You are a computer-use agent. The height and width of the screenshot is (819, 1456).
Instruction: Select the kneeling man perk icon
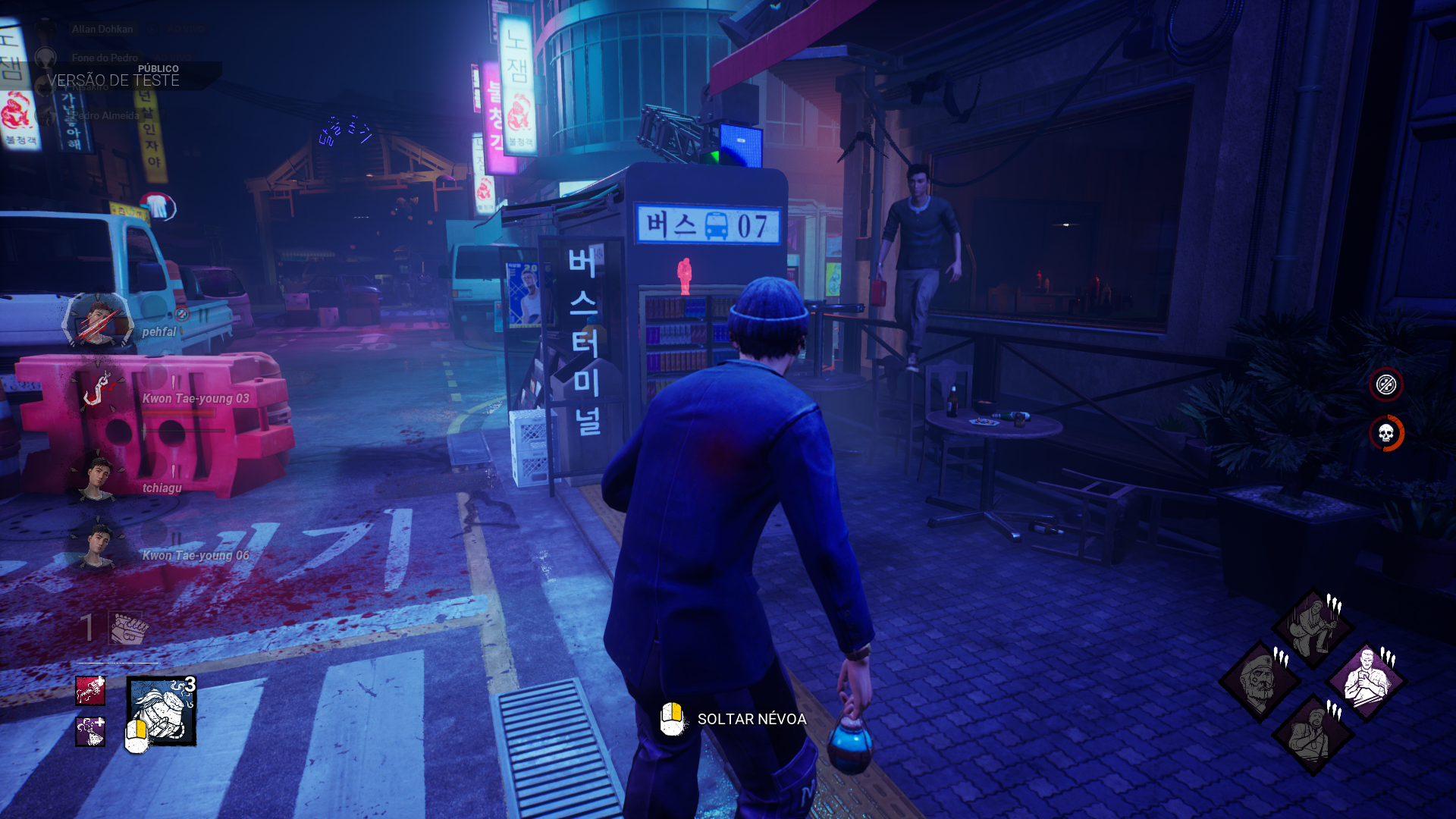[x=1313, y=628]
